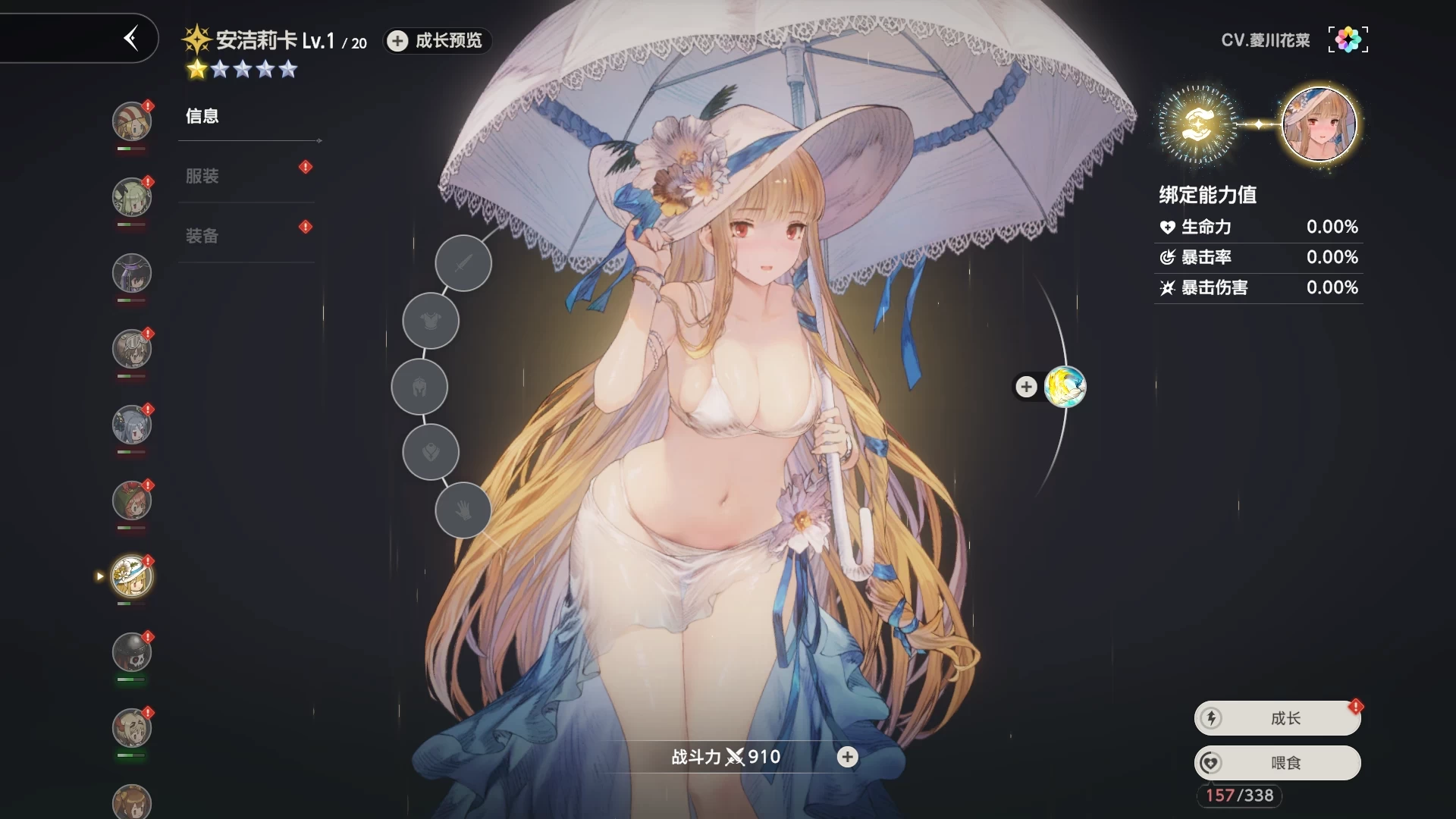Select the empty helmet slot
The width and height of the screenshot is (1456, 819).
pyautogui.click(x=419, y=387)
